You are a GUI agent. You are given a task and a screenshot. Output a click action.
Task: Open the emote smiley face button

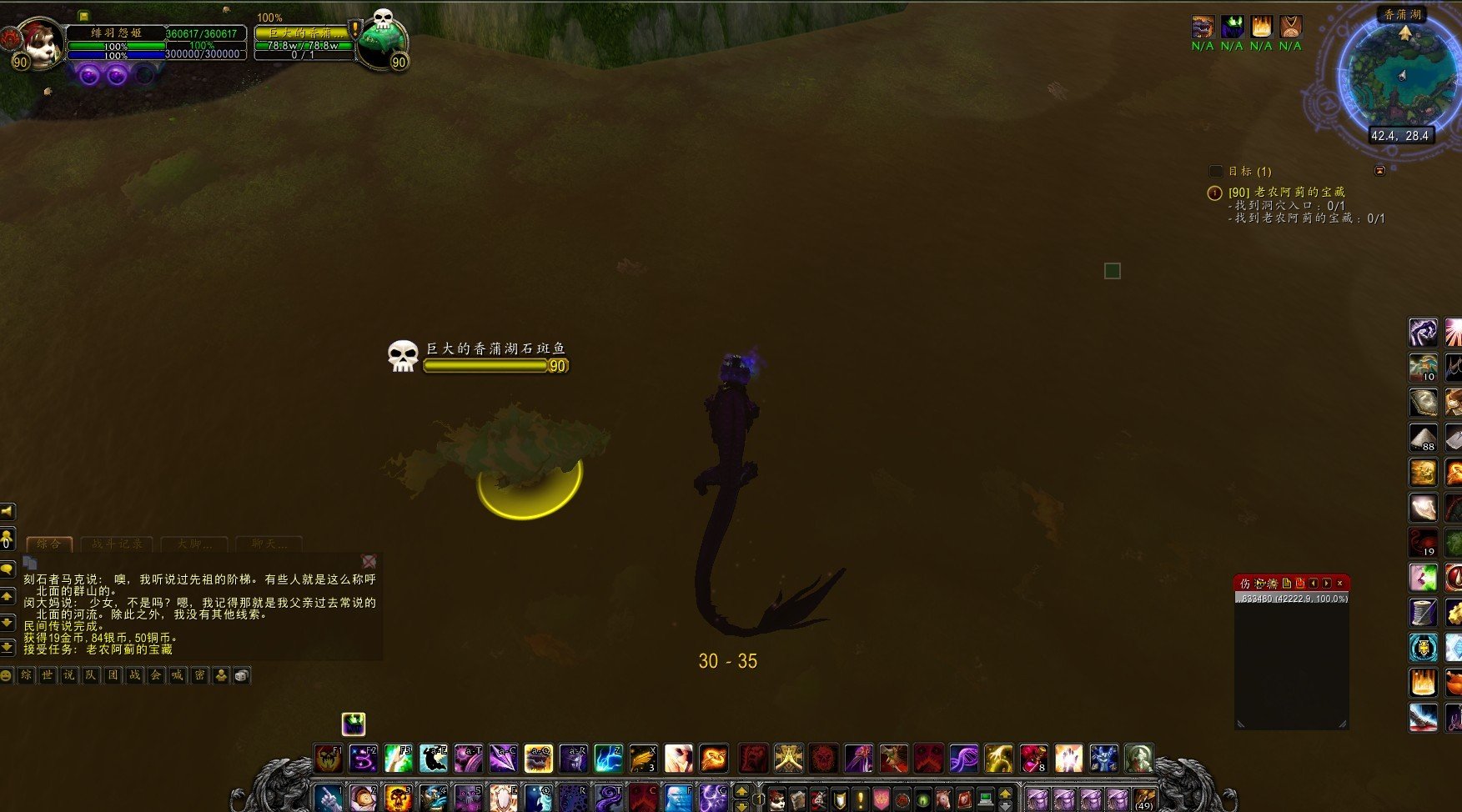click(x=7, y=675)
